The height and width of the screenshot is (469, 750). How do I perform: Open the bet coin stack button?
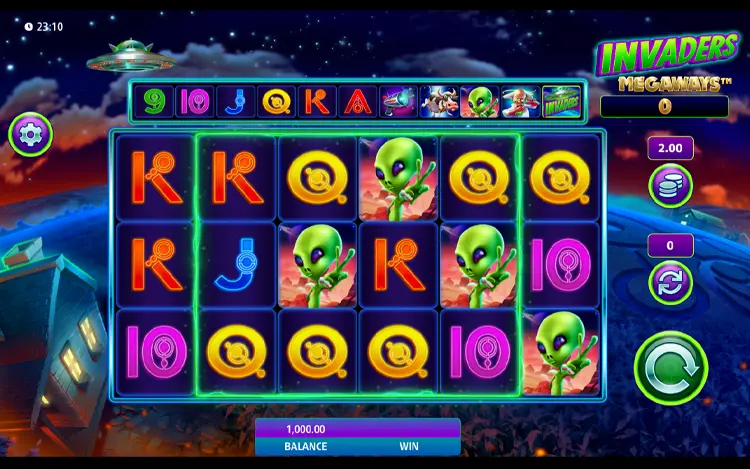670,186
